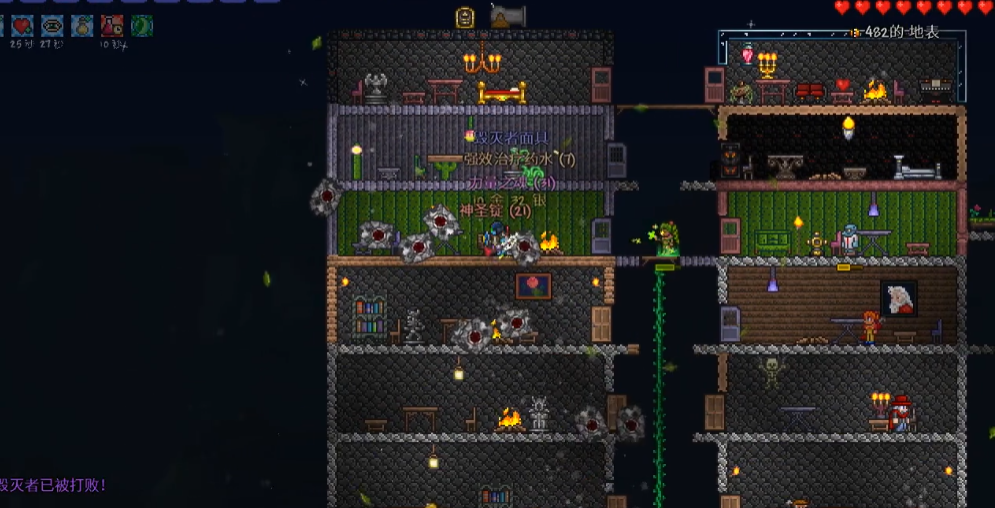Click the yellow sack buff icon
995x508 pixels.
click(82, 26)
